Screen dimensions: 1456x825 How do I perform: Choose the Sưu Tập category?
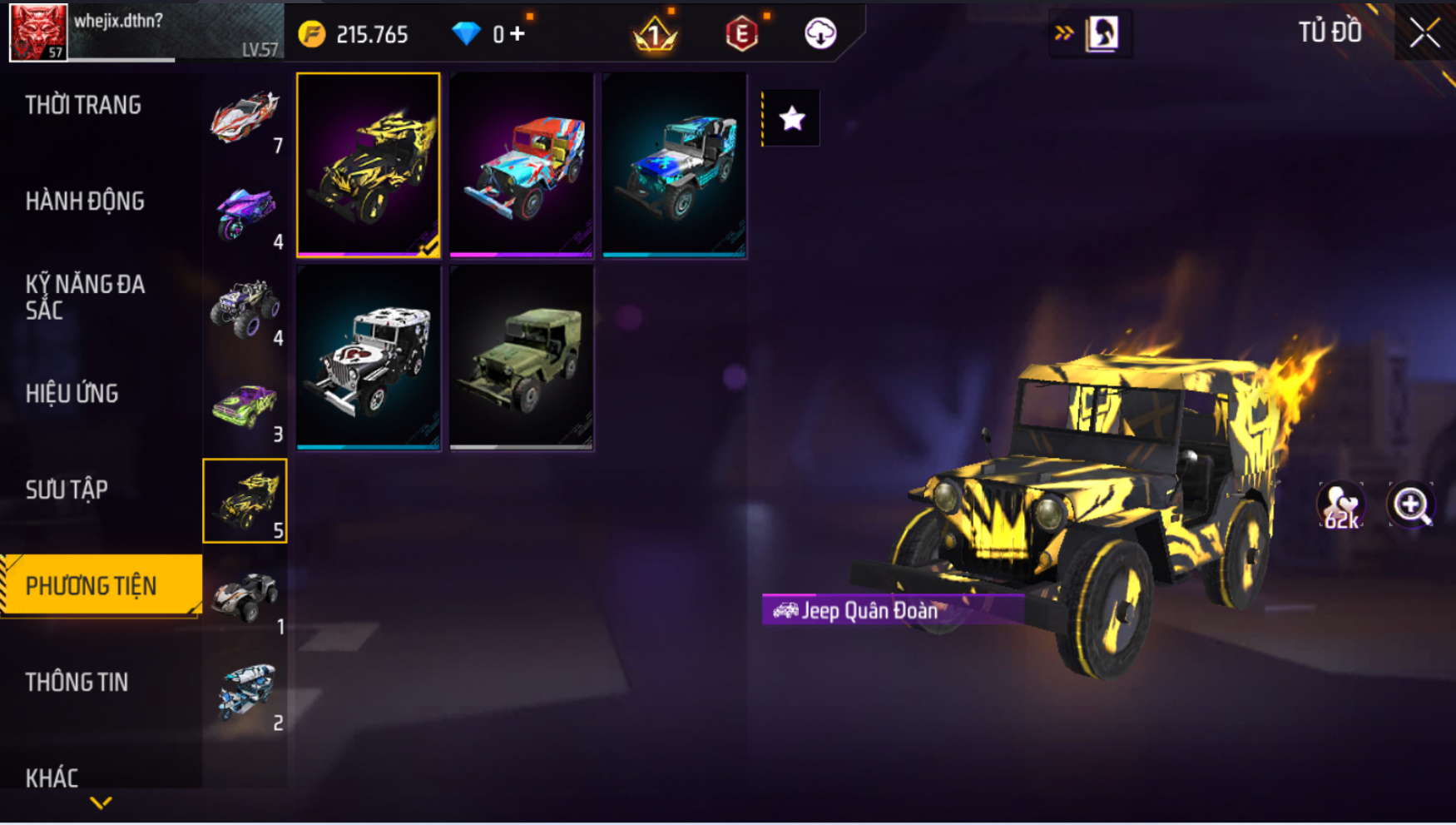coord(67,490)
